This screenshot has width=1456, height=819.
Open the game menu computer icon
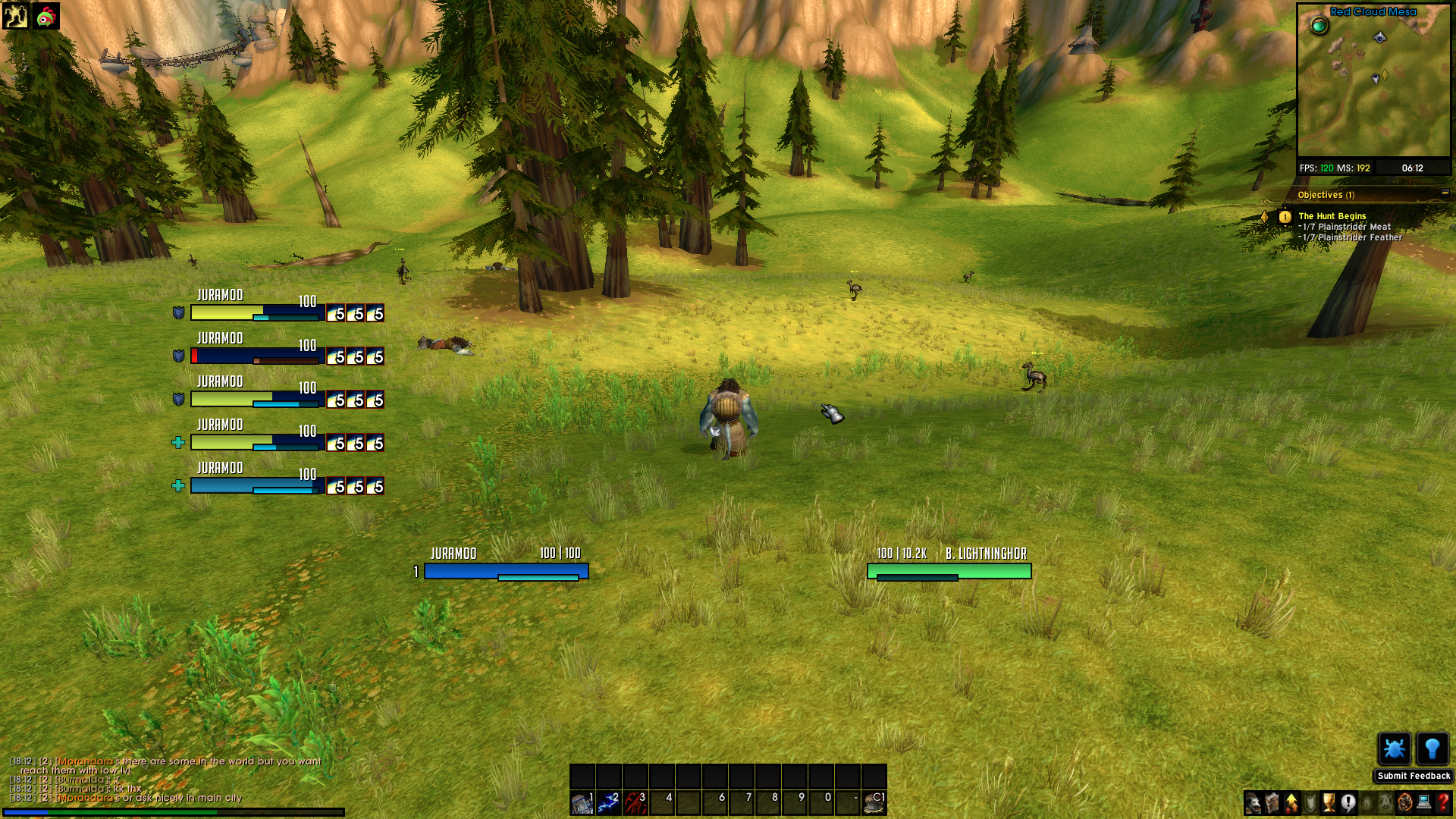(1424, 802)
